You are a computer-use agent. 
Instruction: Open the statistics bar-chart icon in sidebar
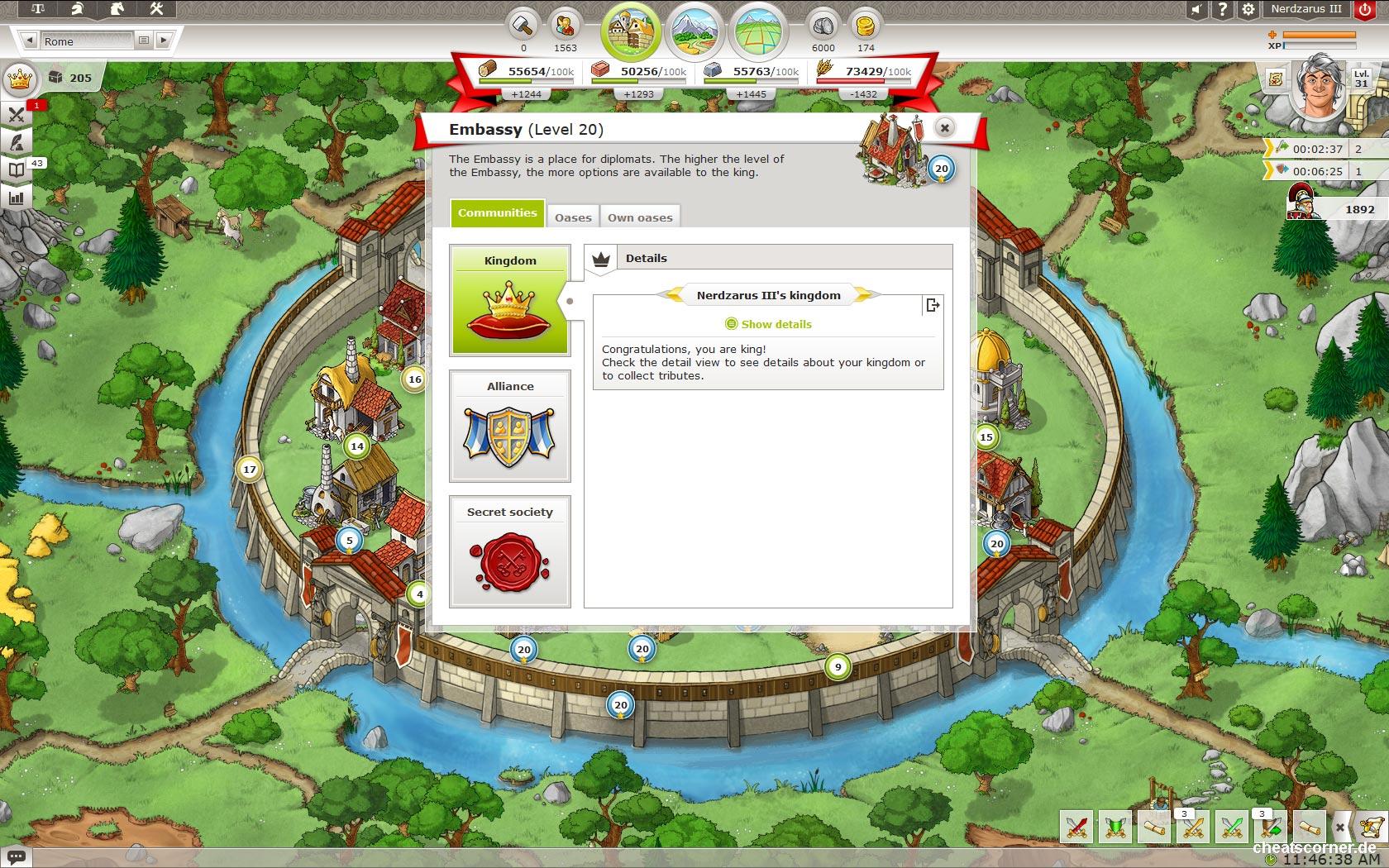16,197
